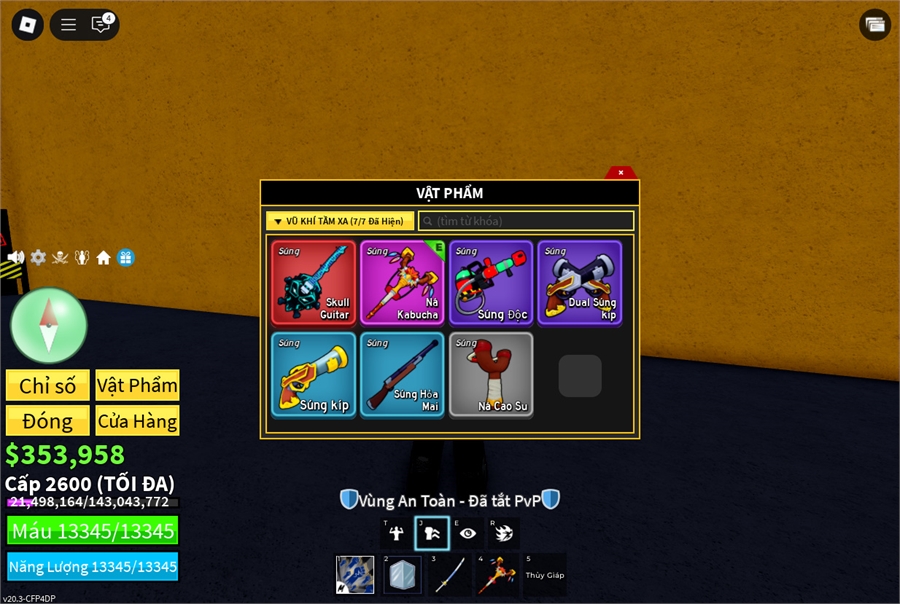Select the single Súng Kíp pistol
The width and height of the screenshot is (900, 604).
[x=313, y=374]
